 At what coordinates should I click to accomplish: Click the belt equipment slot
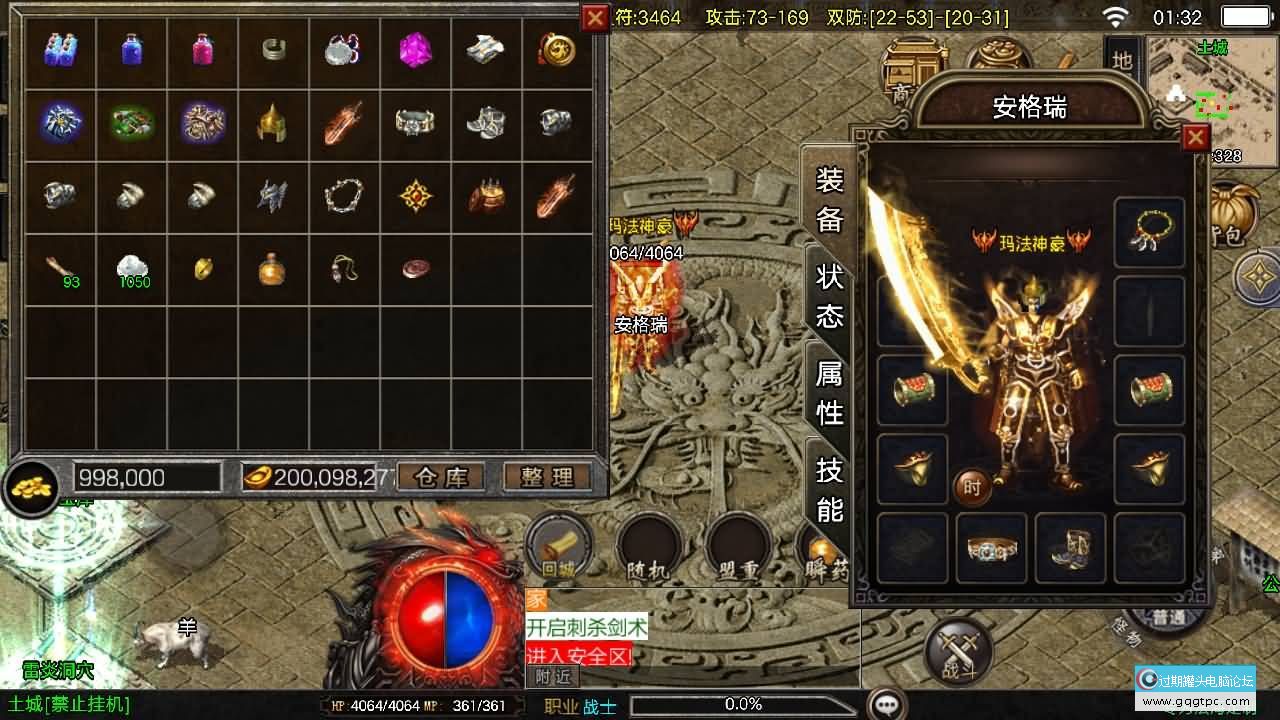tap(991, 548)
